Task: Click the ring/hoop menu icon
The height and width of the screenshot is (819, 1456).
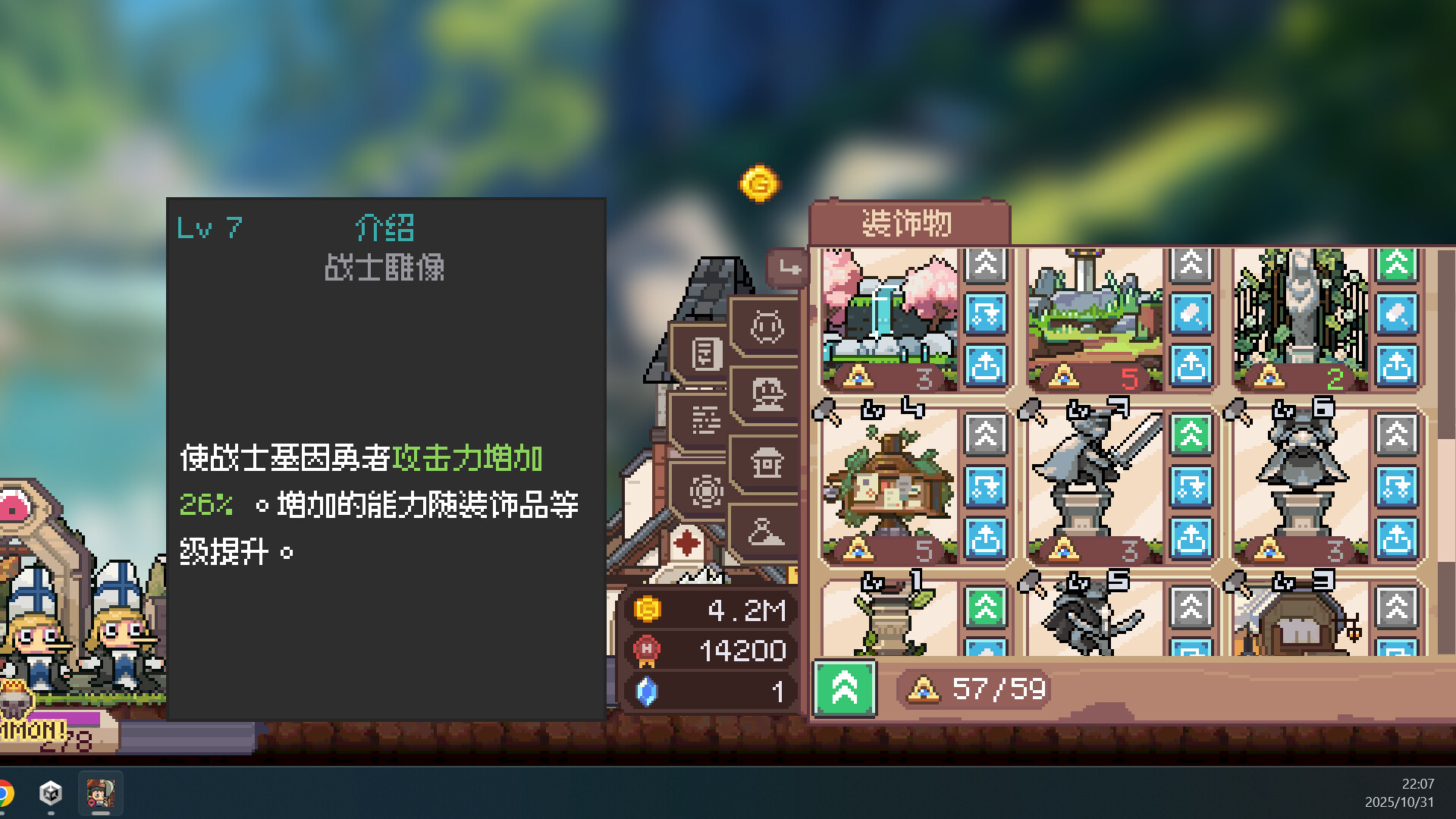Action: click(766, 328)
